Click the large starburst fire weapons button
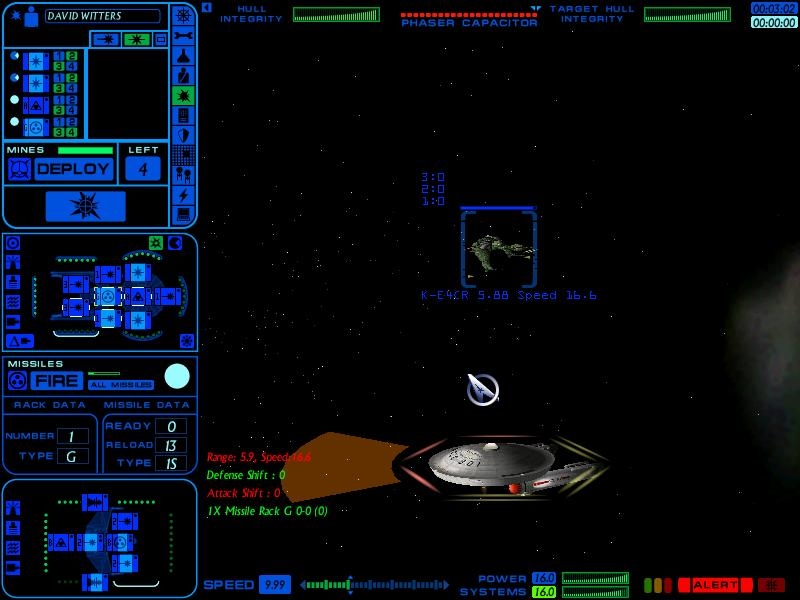Screen dimensions: 800x600 tap(85, 206)
